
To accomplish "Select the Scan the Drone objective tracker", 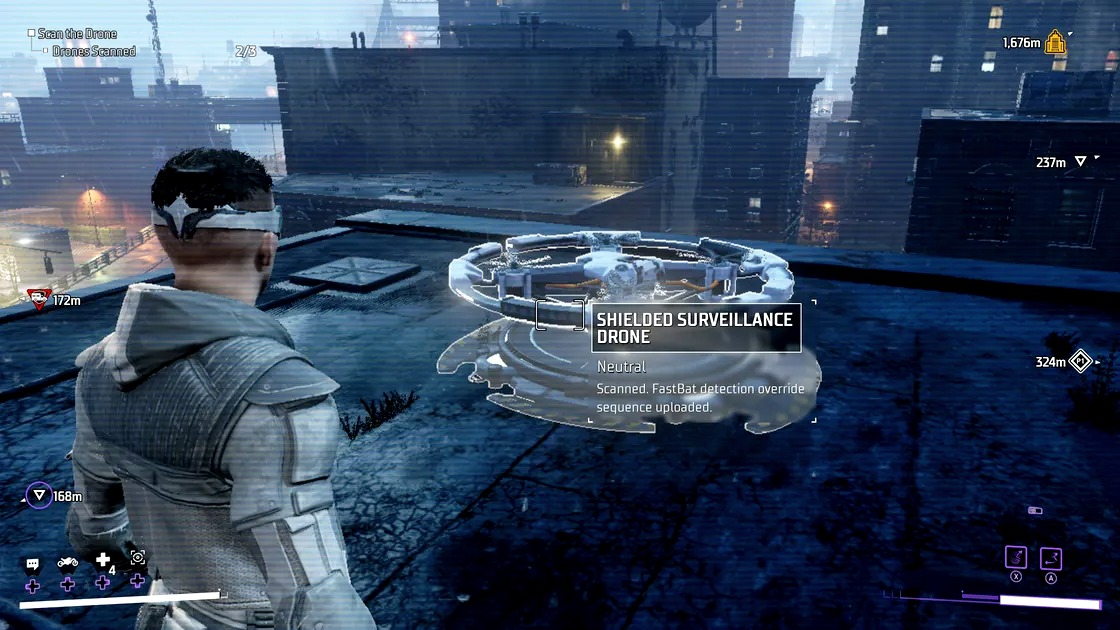I will [77, 34].
